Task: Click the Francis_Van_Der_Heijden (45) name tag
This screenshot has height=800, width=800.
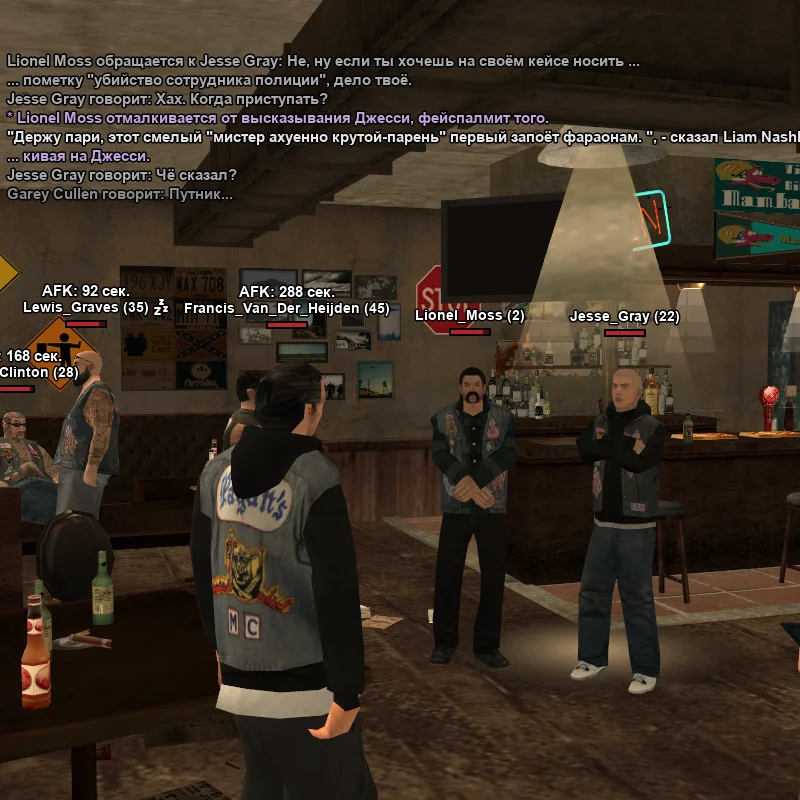Action: (x=286, y=309)
